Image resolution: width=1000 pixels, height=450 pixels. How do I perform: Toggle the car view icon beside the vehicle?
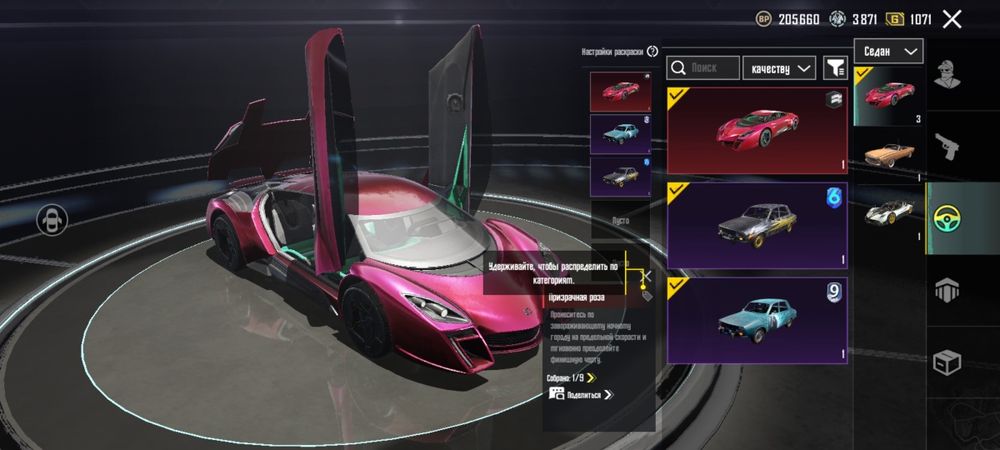(x=51, y=220)
